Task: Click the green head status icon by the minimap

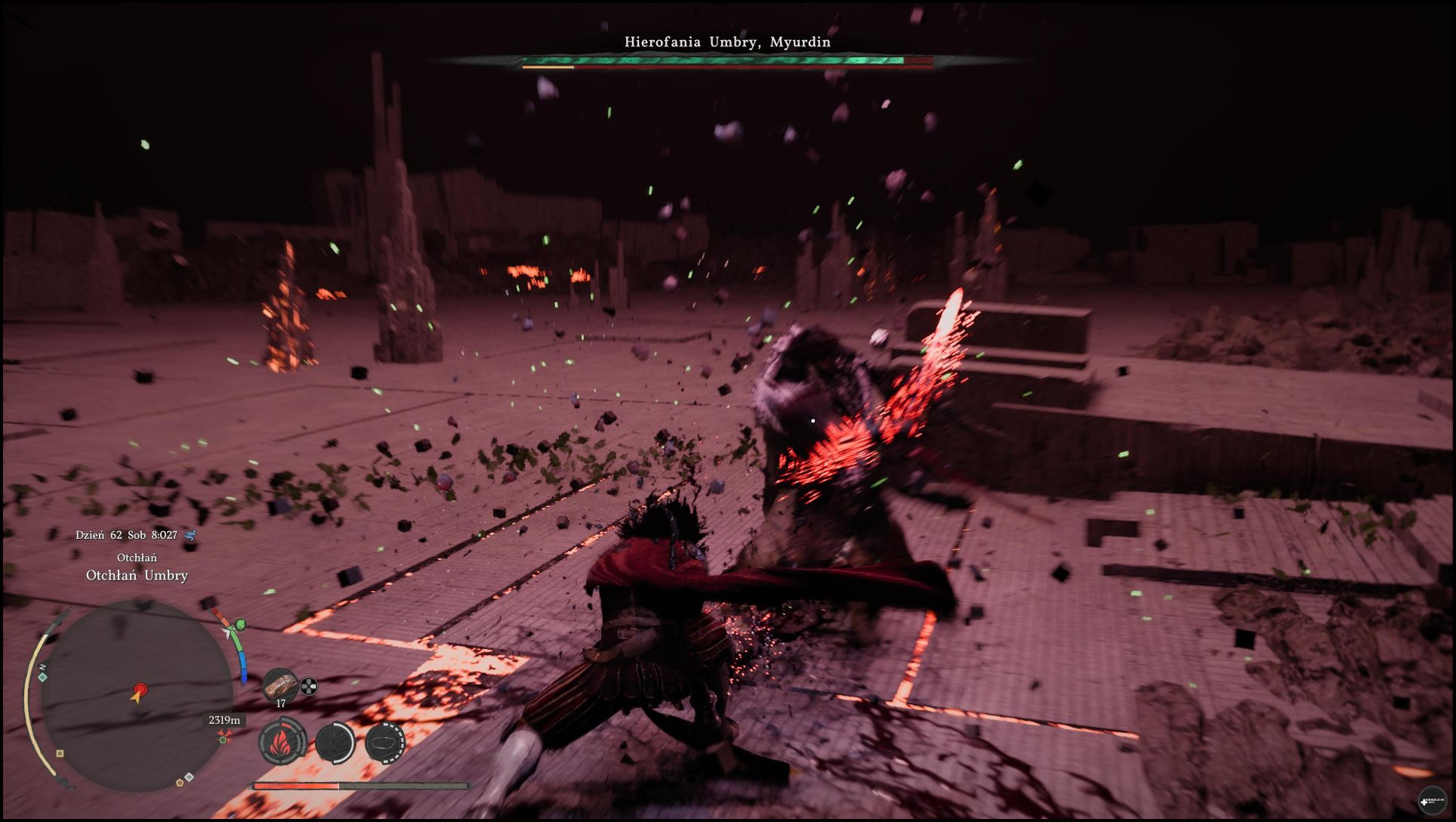Action: coord(241,625)
